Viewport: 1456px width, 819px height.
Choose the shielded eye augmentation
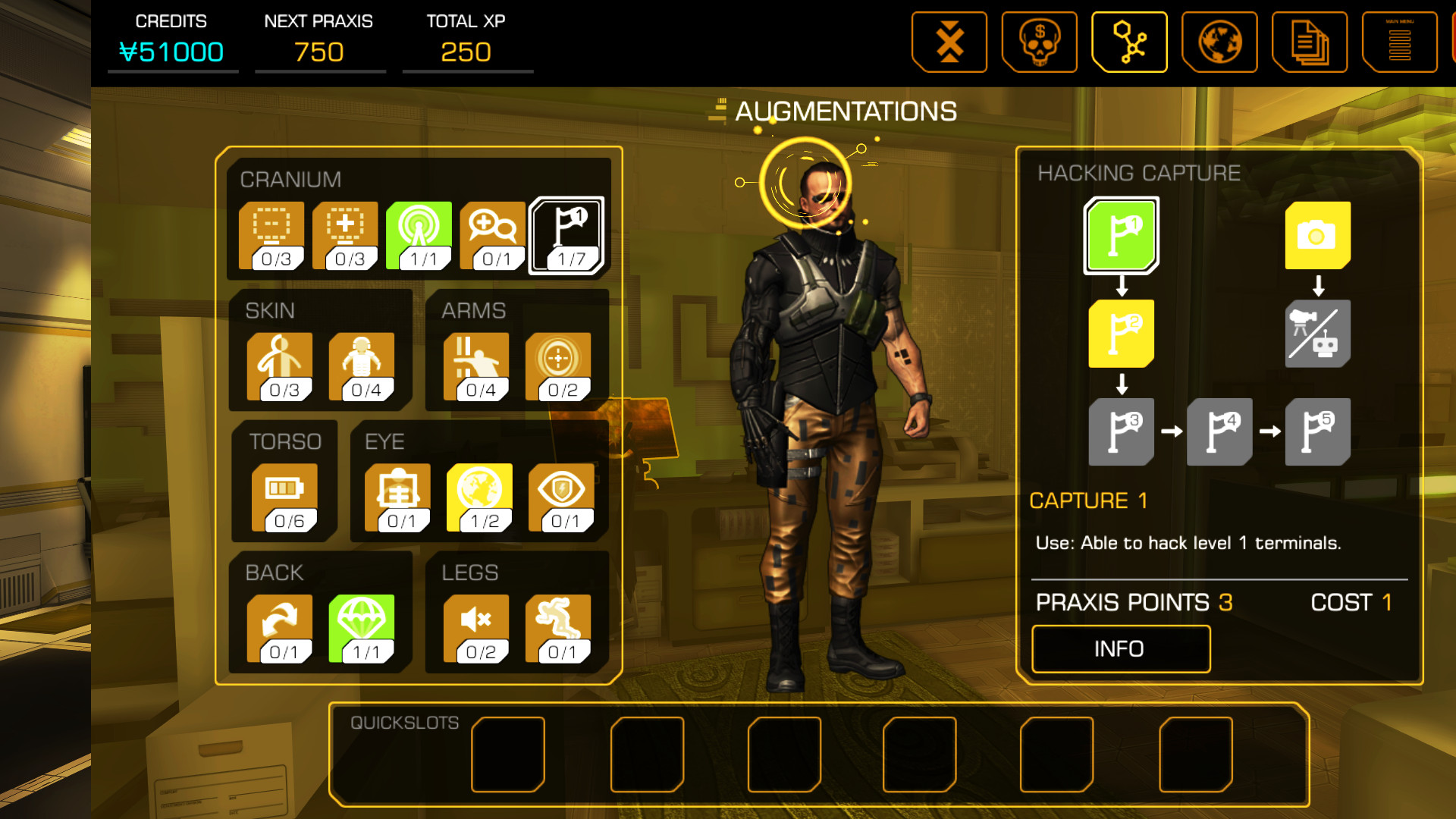point(561,498)
